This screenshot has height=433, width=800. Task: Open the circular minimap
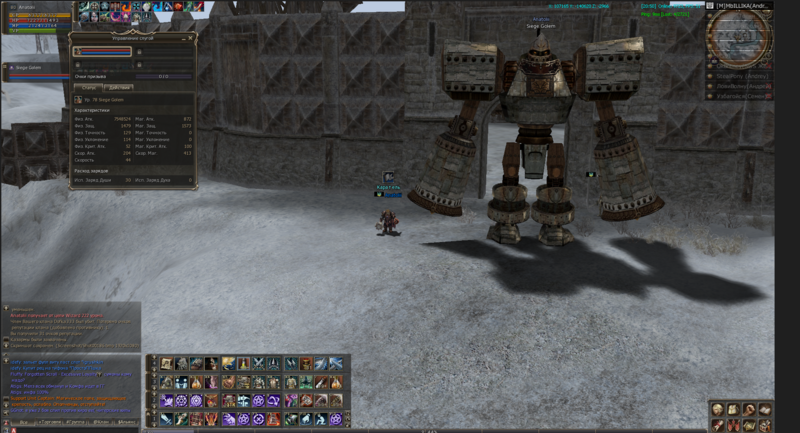click(x=736, y=37)
